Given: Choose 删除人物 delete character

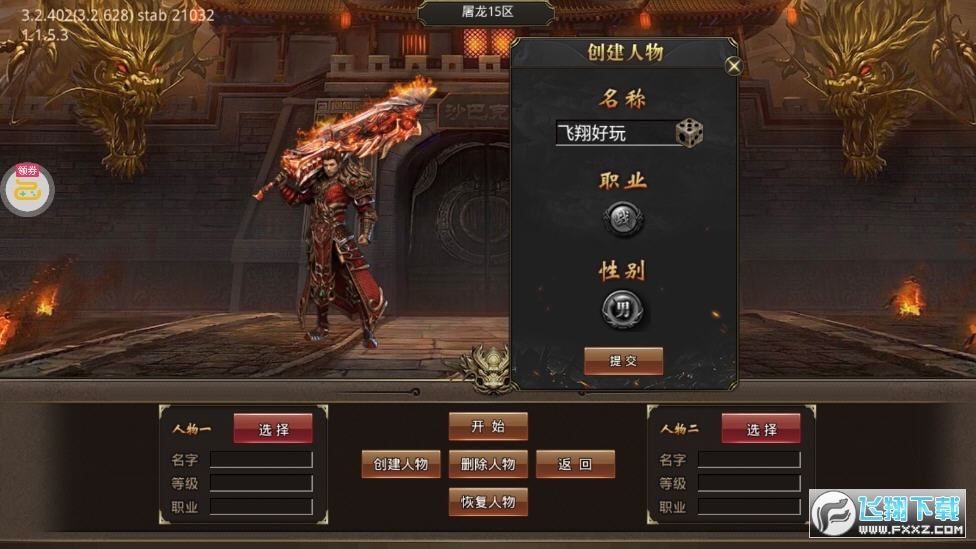Looking at the screenshot, I should pos(488,464).
